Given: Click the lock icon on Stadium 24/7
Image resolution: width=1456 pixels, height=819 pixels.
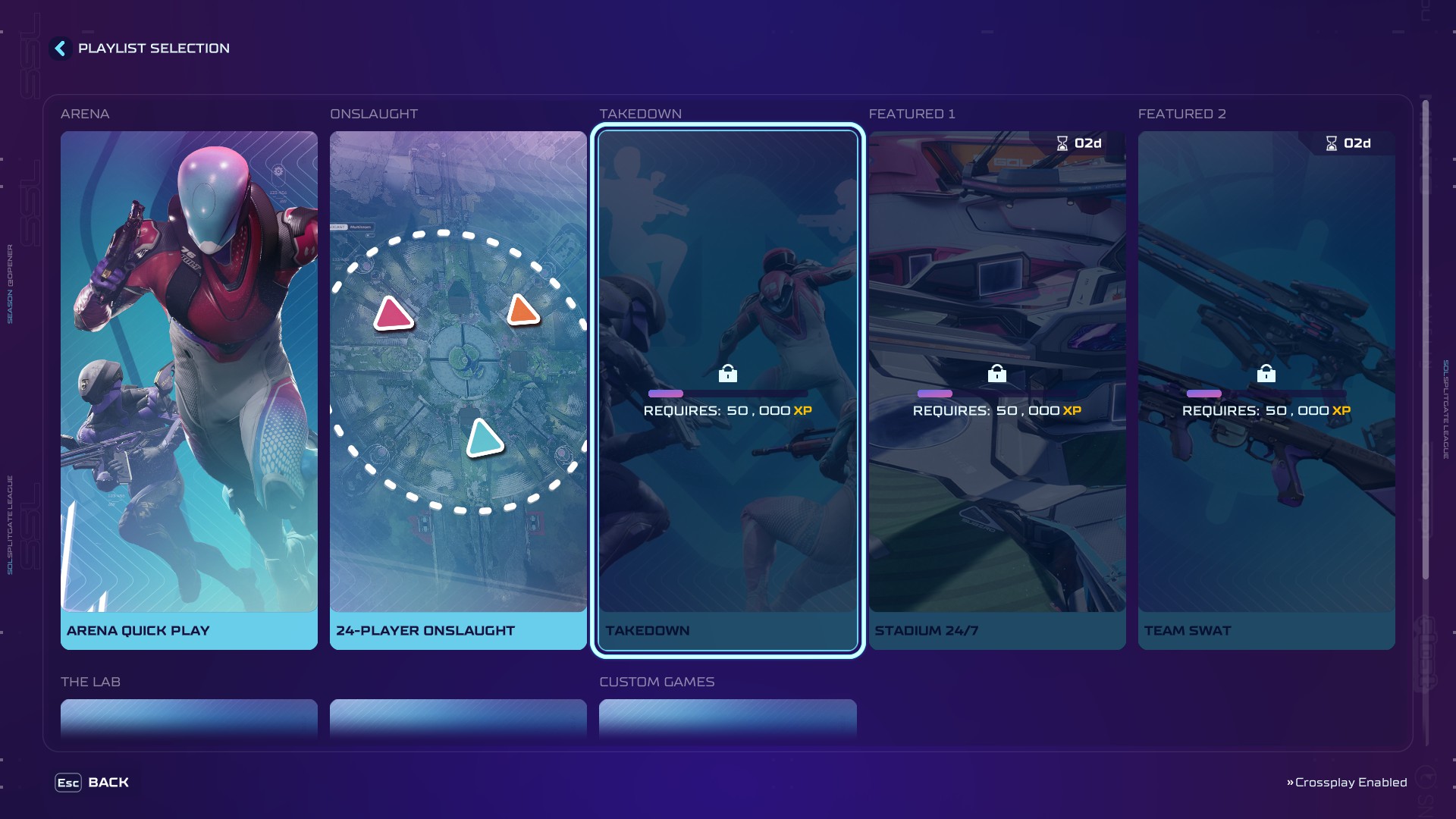Looking at the screenshot, I should pos(997,373).
